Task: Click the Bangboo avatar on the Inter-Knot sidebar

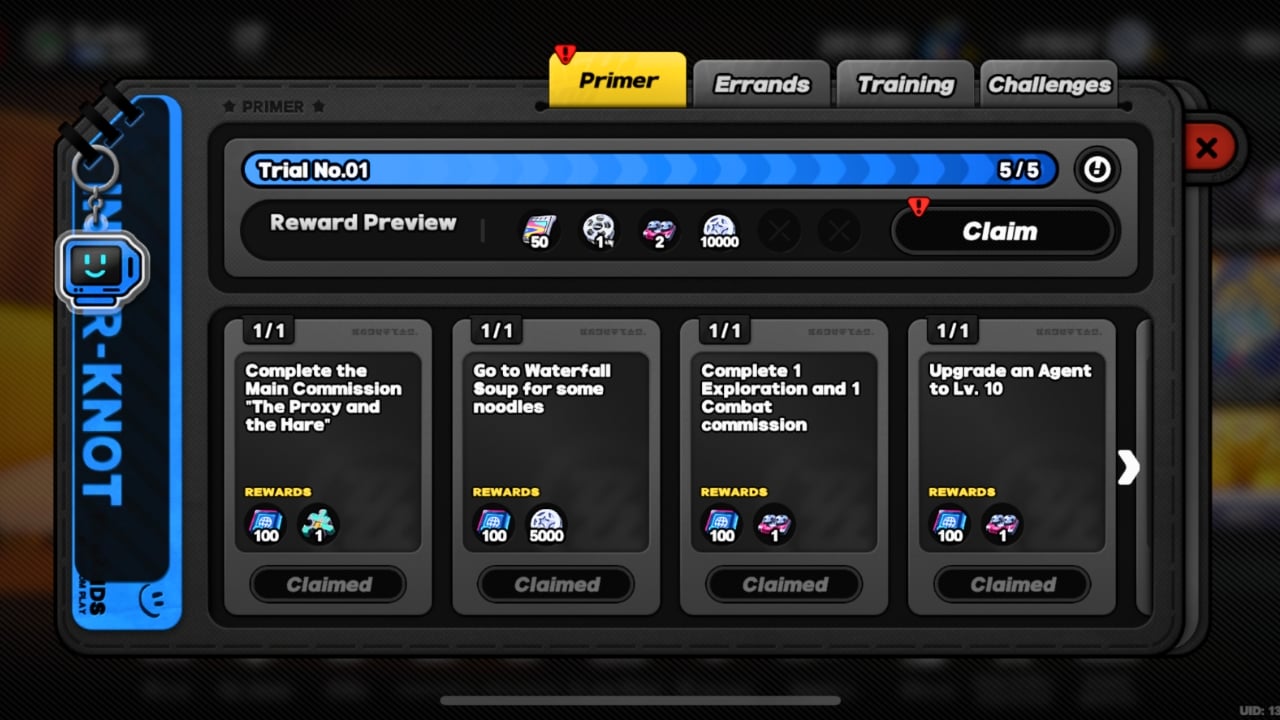Action: click(100, 268)
